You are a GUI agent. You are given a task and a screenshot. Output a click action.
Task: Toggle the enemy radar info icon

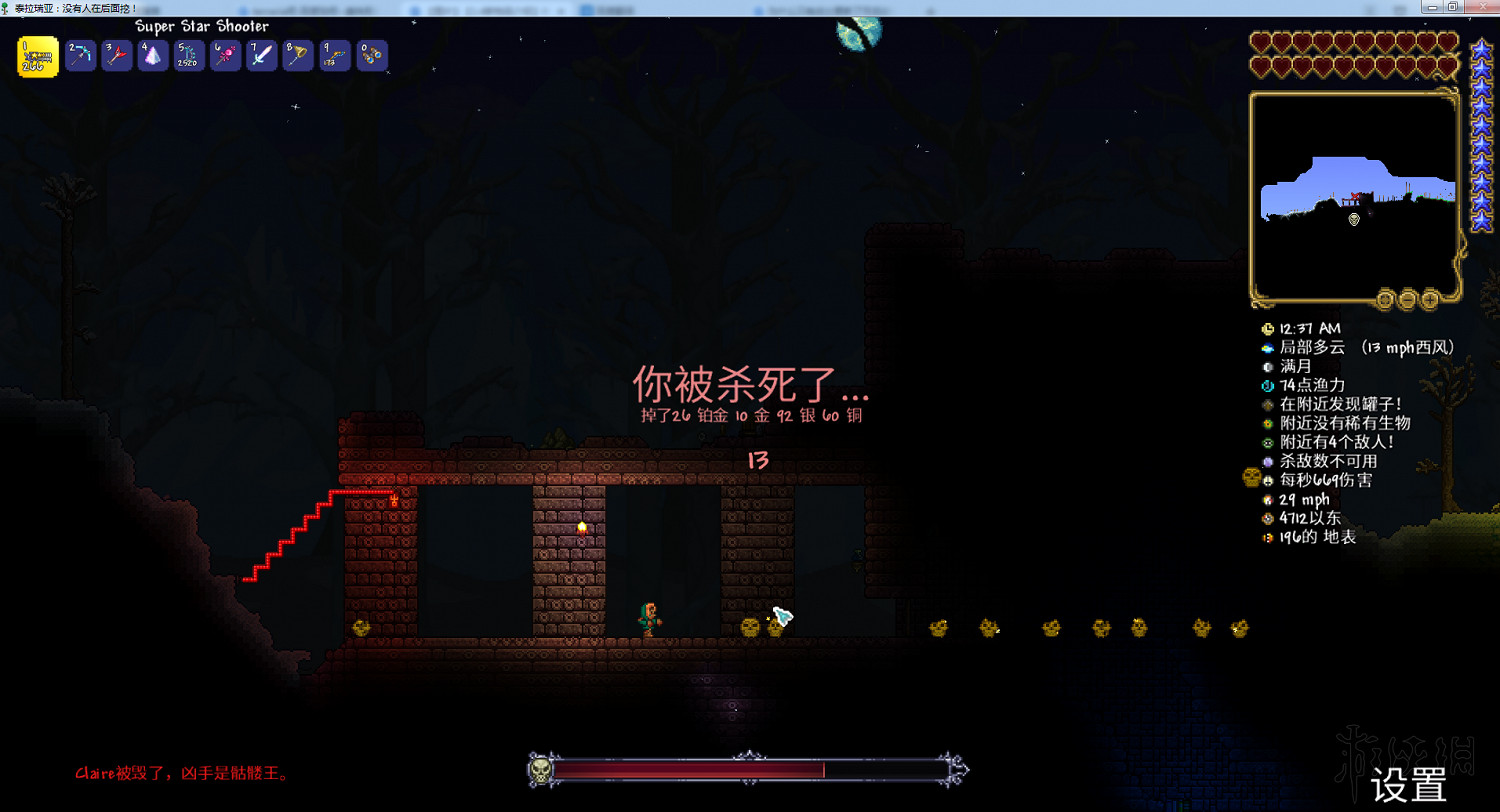[x=1266, y=442]
